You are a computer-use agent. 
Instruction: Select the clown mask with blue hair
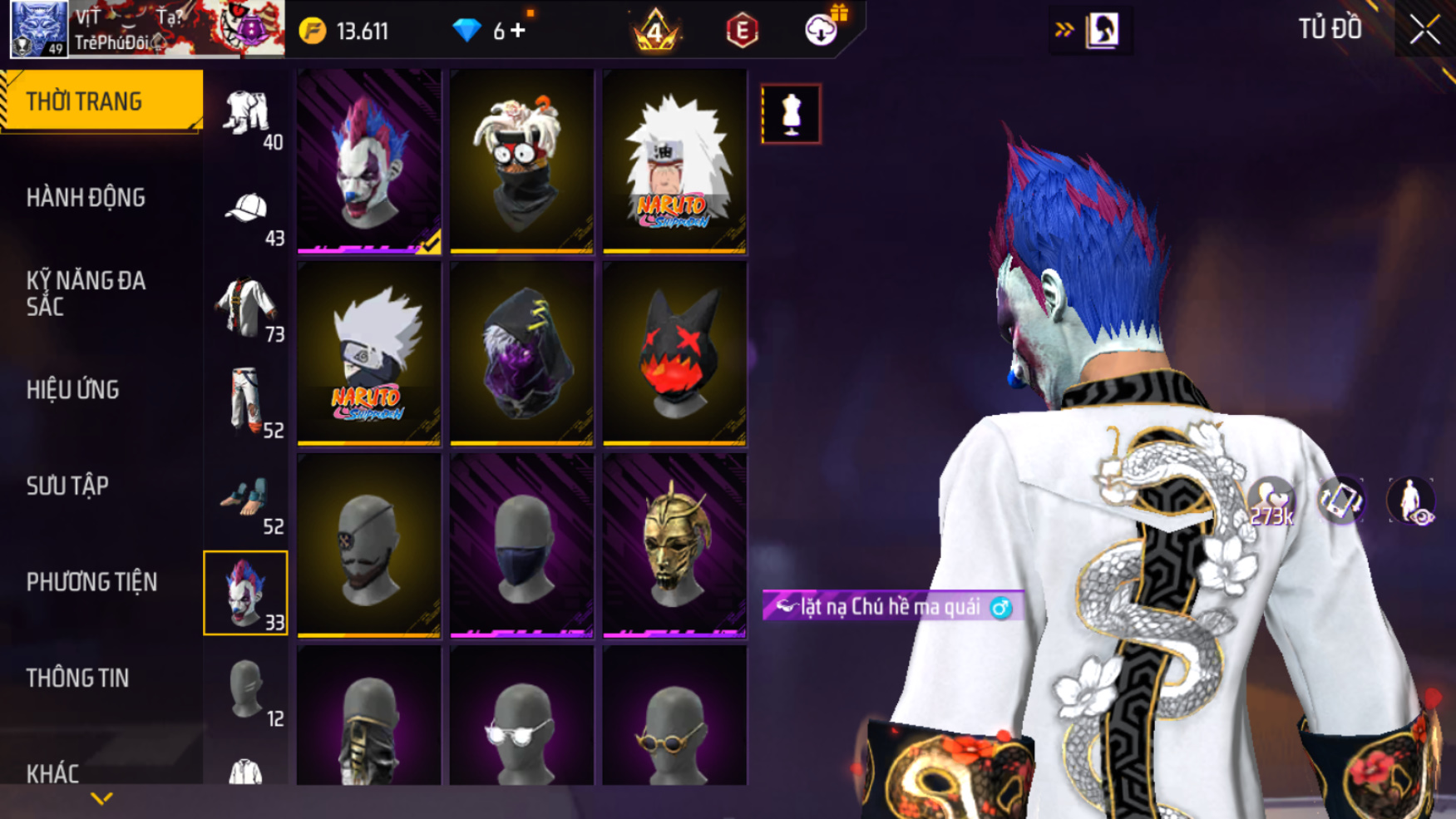[x=369, y=160]
